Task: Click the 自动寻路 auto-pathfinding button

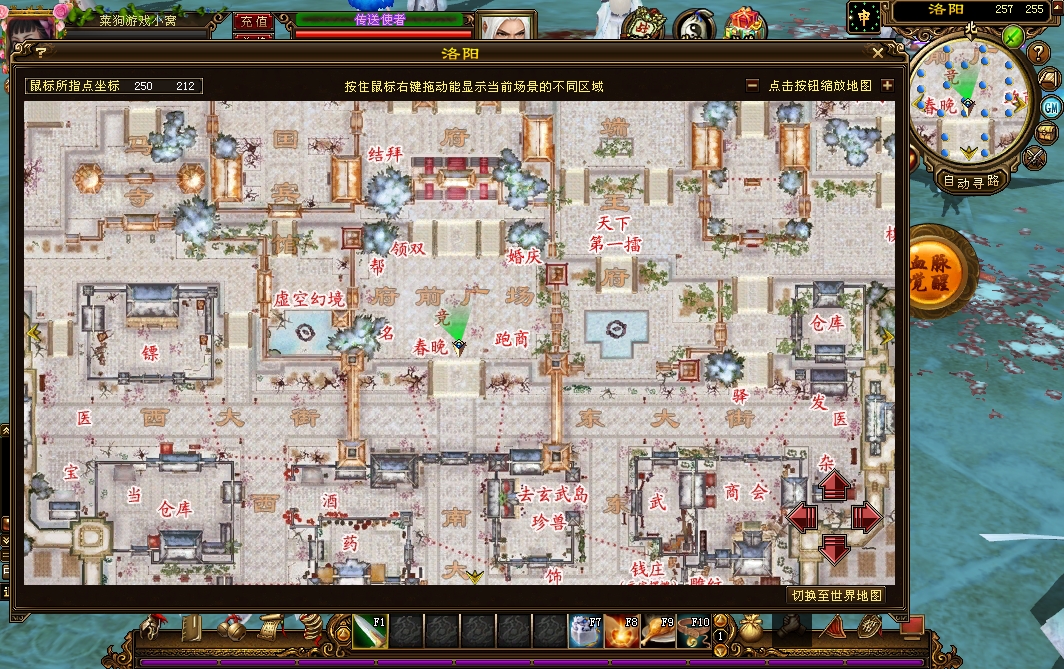Action: pos(971,181)
